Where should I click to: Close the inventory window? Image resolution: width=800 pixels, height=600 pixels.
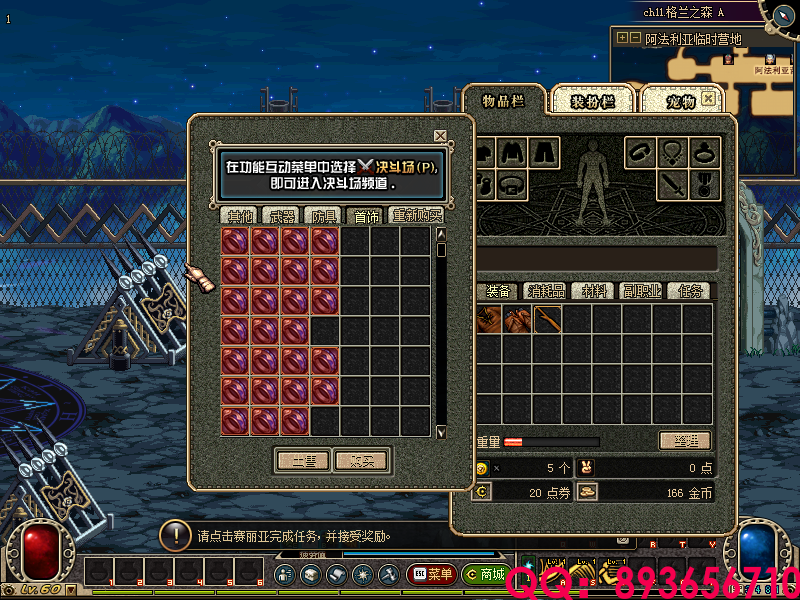click(709, 99)
